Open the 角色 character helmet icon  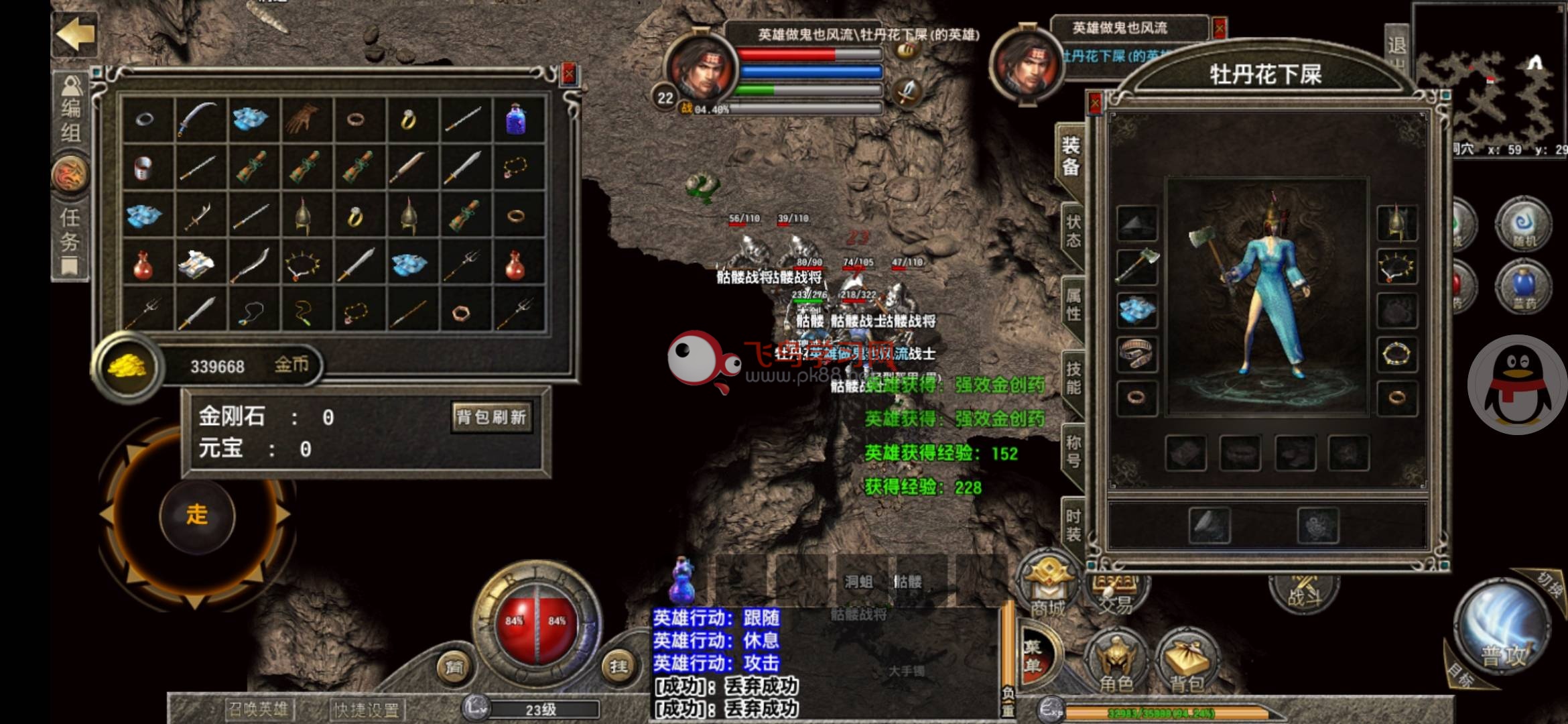tap(1116, 660)
